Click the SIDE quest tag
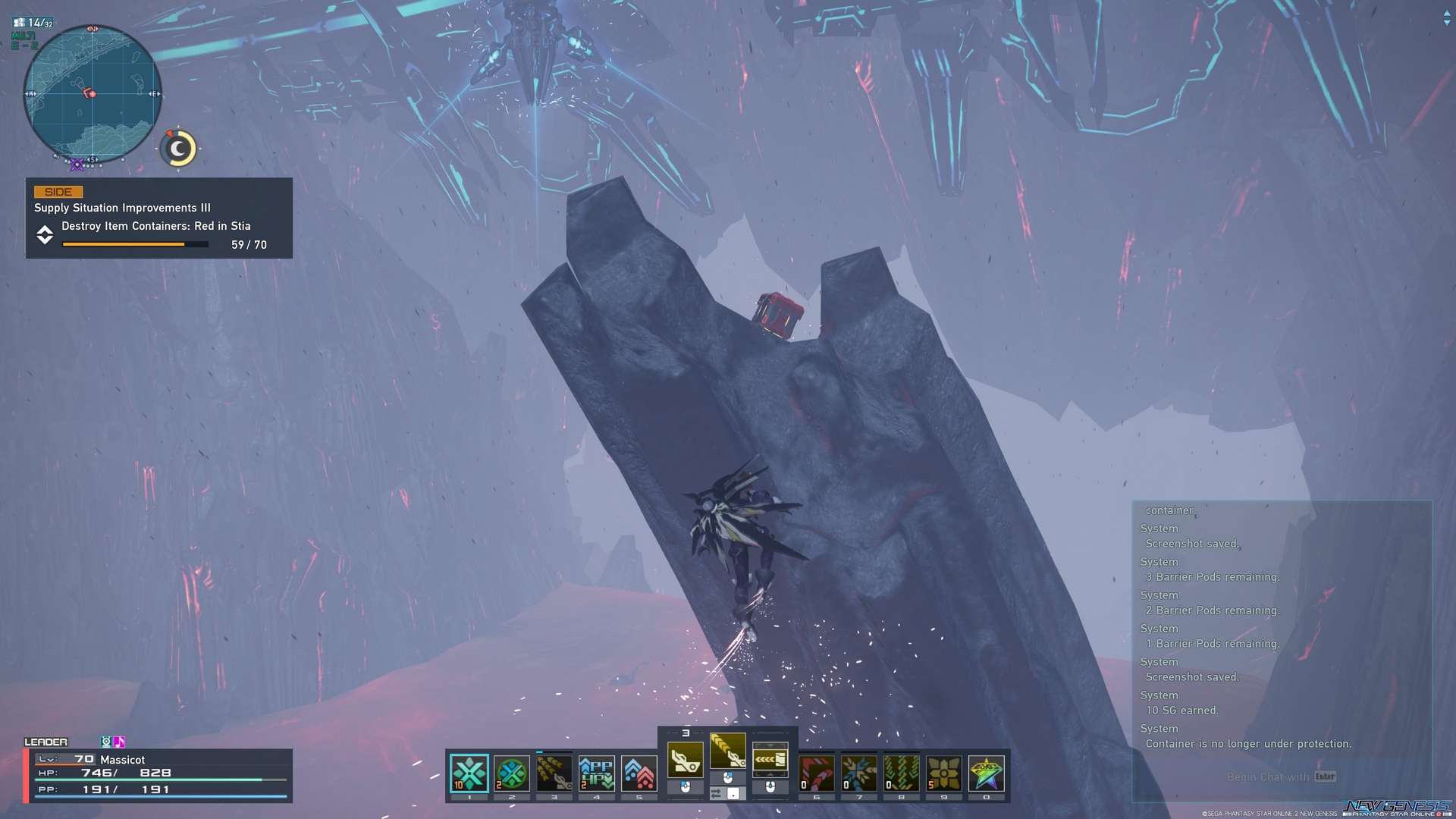This screenshot has width=1456, height=819. [x=56, y=192]
